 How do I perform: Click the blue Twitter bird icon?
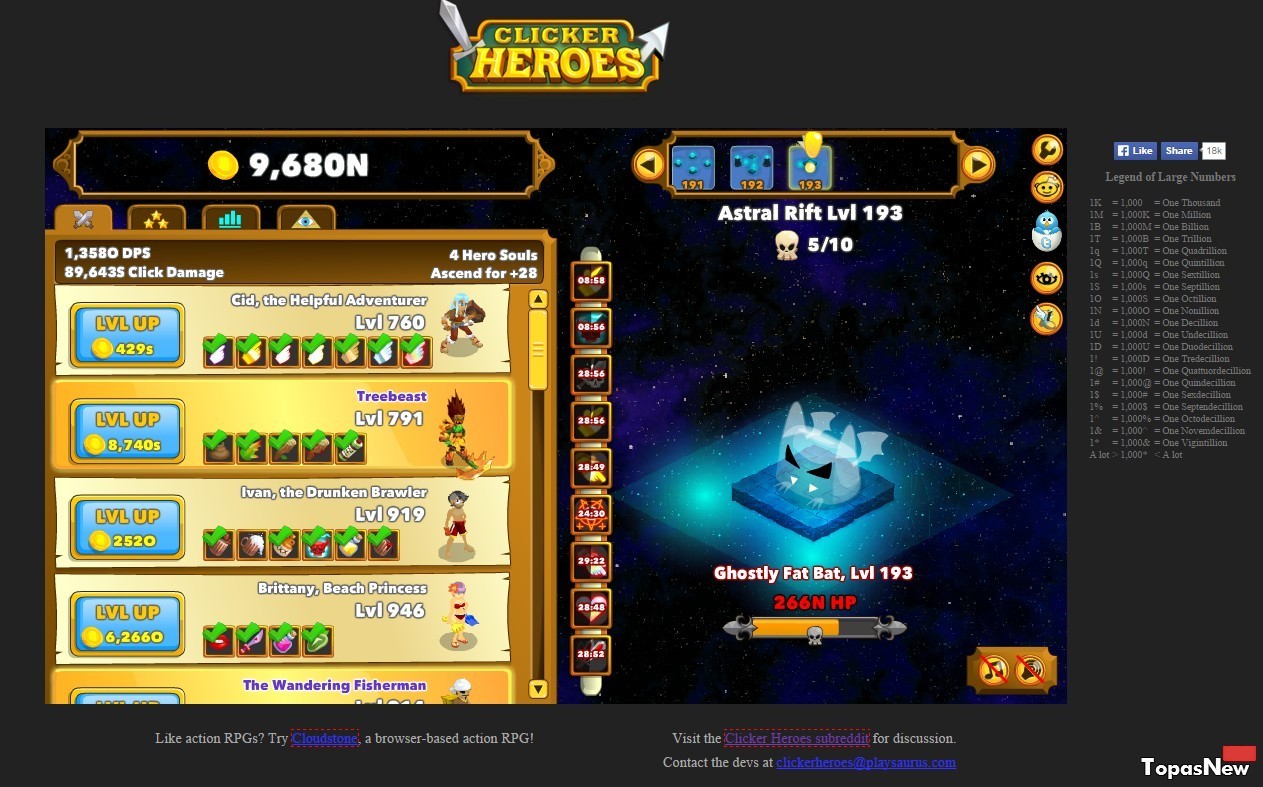tap(1047, 231)
